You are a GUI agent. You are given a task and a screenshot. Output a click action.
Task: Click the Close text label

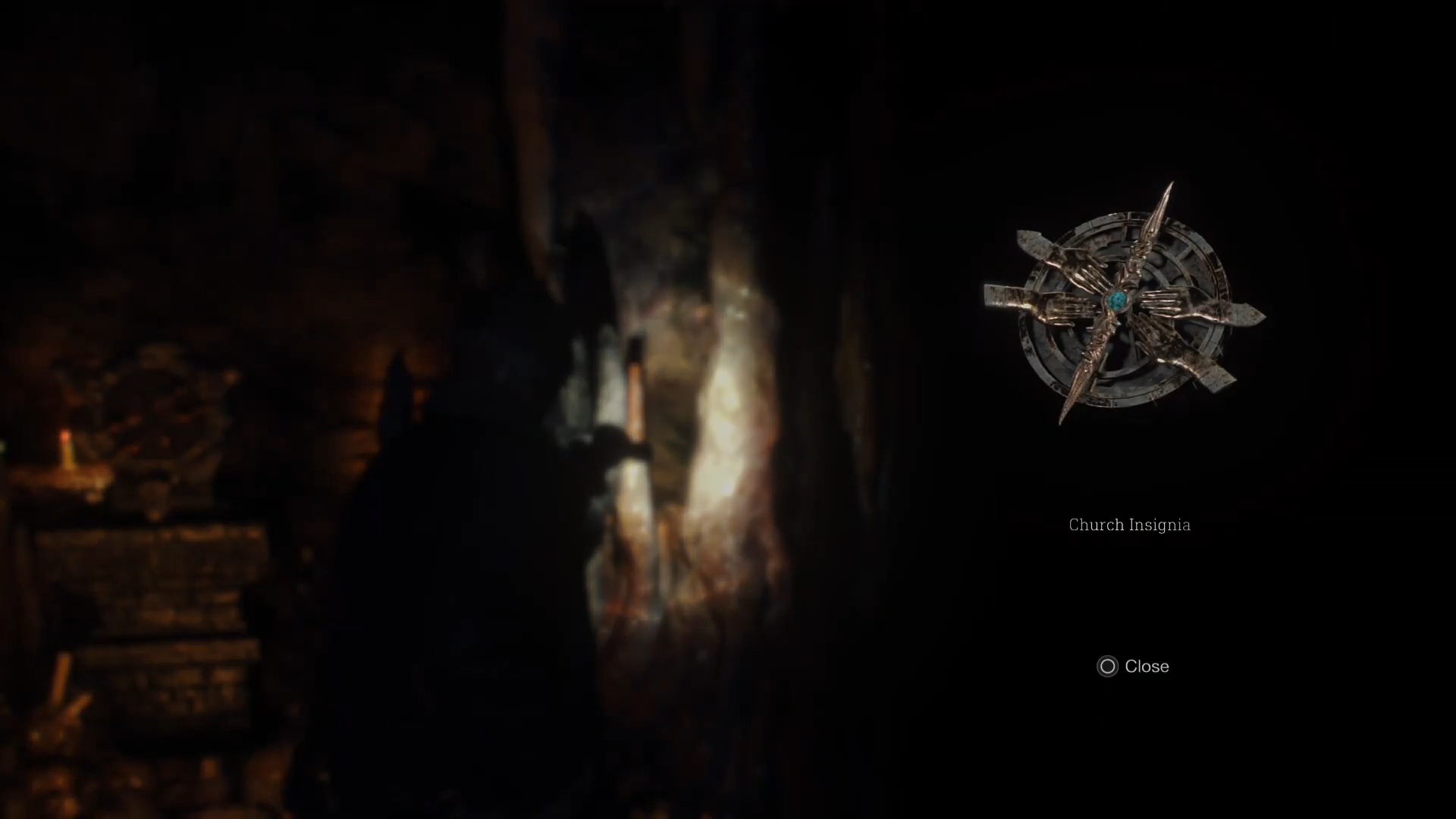[1149, 667]
